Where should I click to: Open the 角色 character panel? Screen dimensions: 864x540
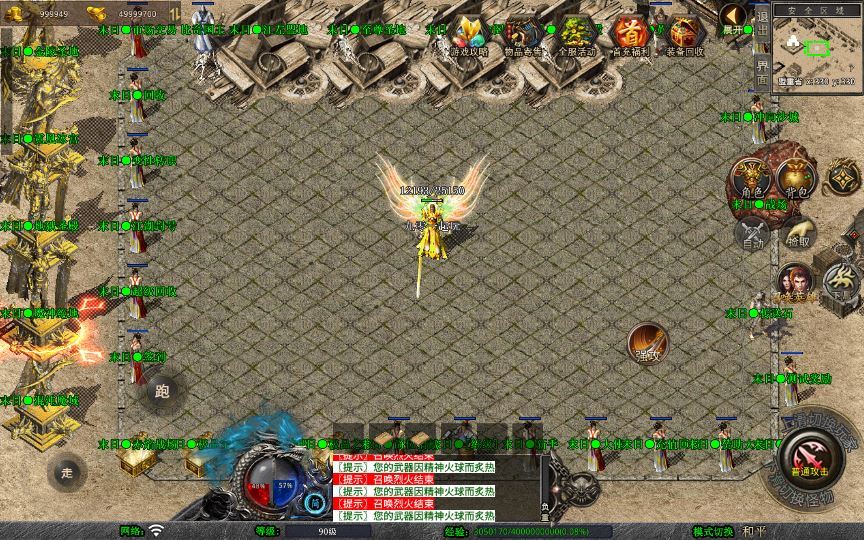click(x=752, y=178)
